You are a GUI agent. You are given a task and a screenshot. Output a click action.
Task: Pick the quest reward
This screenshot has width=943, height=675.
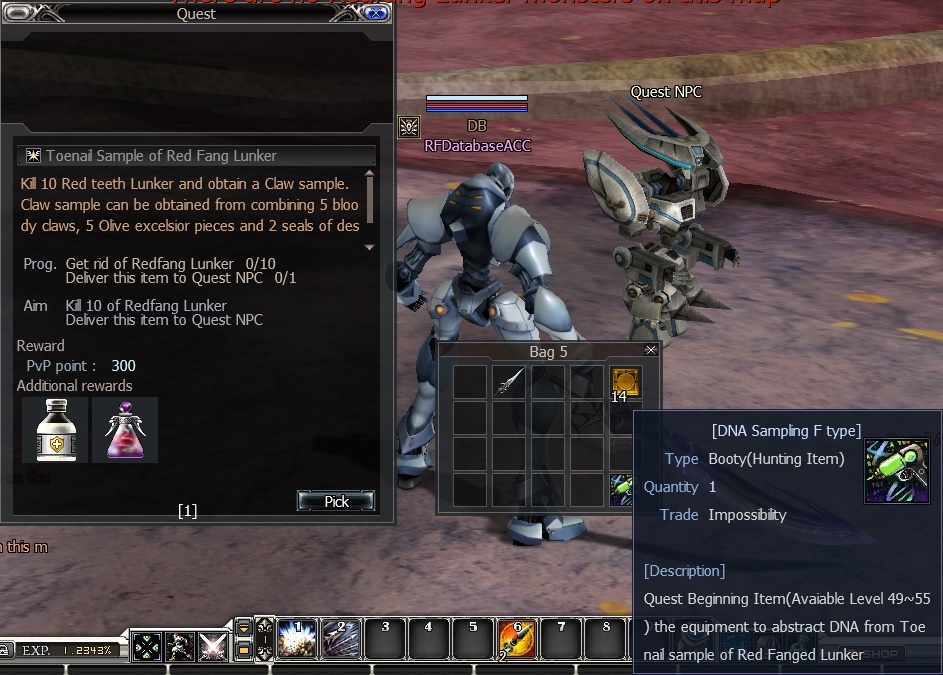click(336, 501)
